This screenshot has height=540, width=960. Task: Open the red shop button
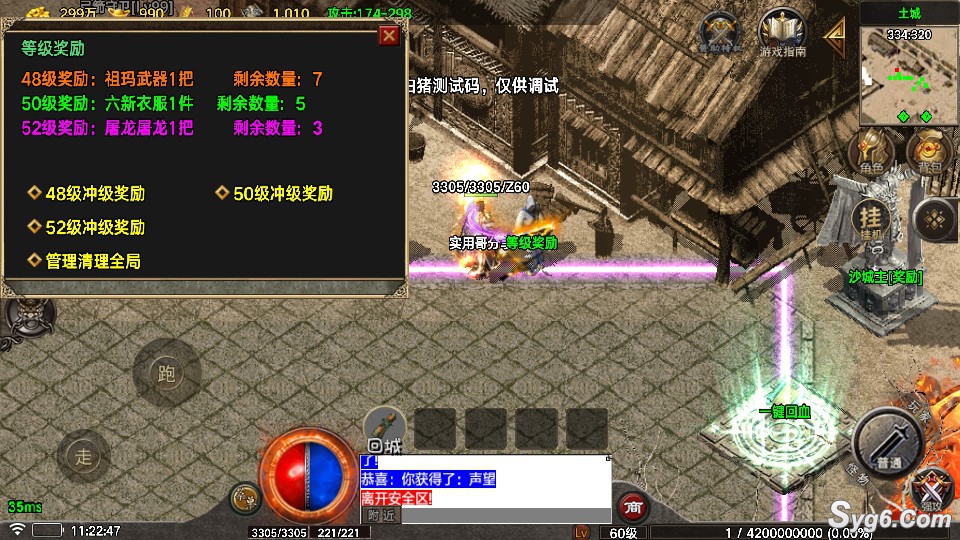pos(632,506)
